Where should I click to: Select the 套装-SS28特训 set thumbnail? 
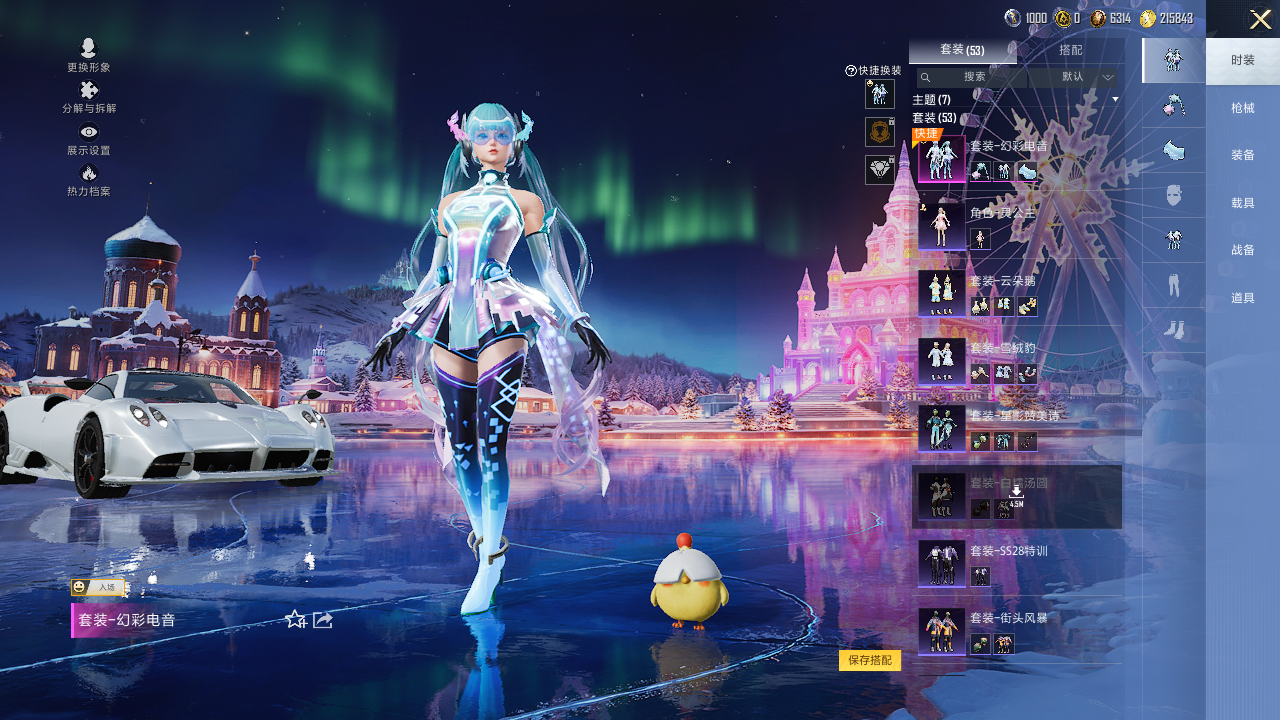pyautogui.click(x=942, y=563)
